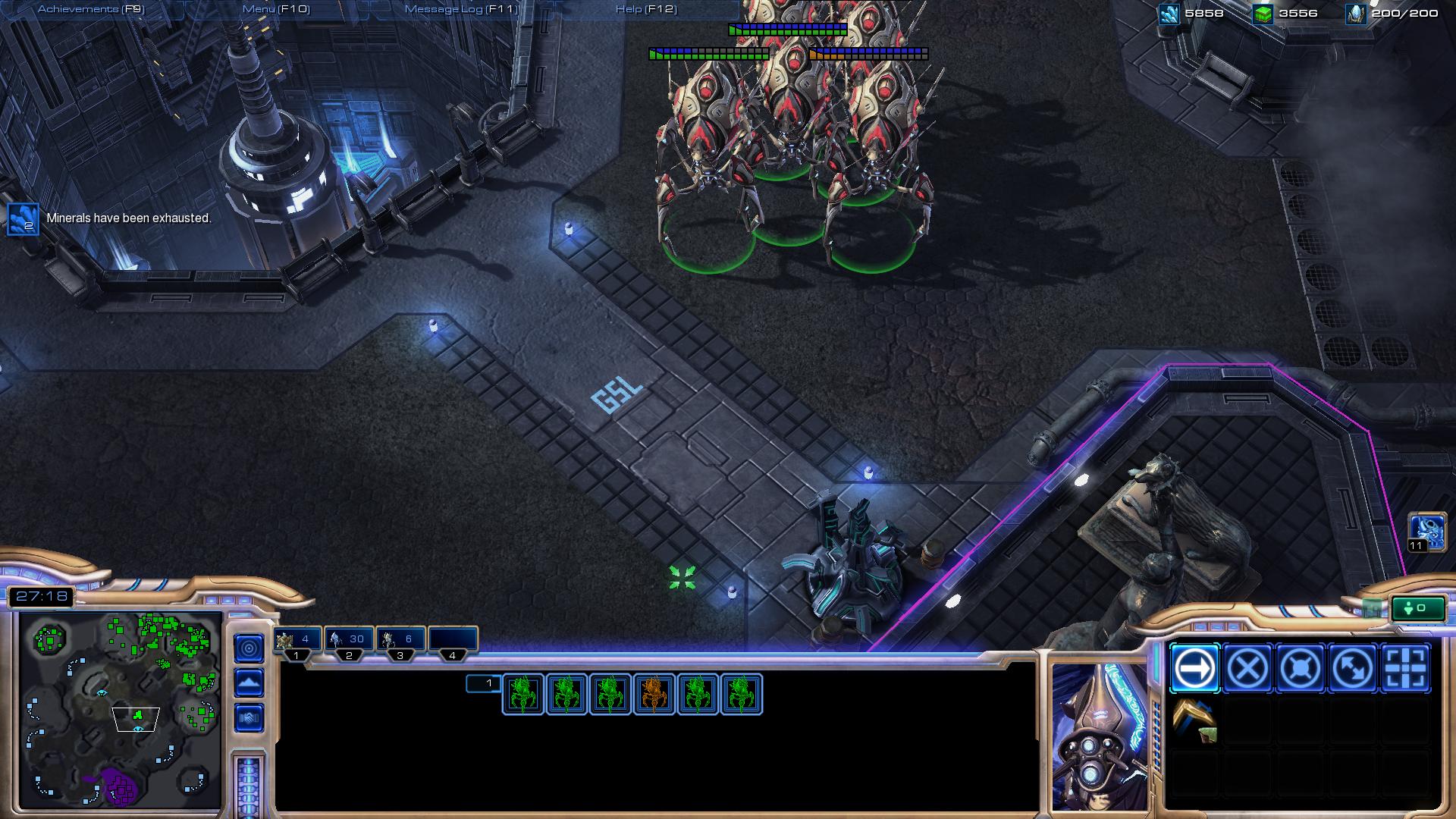Toggle the handshake alliance colors button
This screenshot has width=1456, height=819.
pos(249,717)
